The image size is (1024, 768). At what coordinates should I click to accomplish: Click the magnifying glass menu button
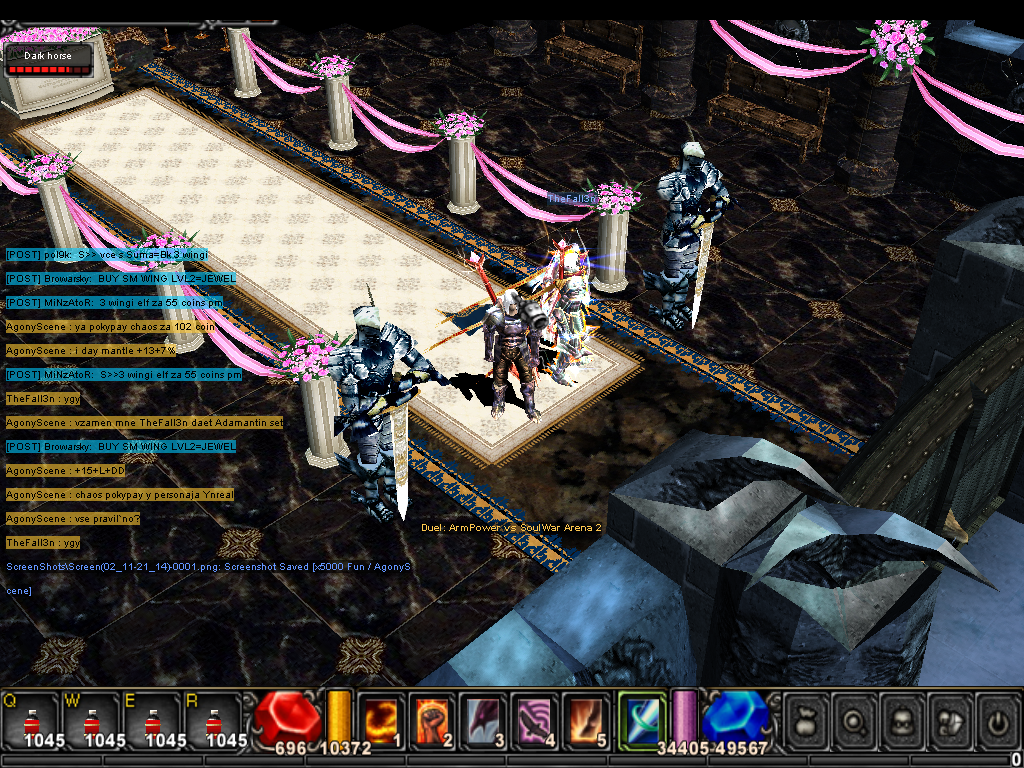[855, 719]
